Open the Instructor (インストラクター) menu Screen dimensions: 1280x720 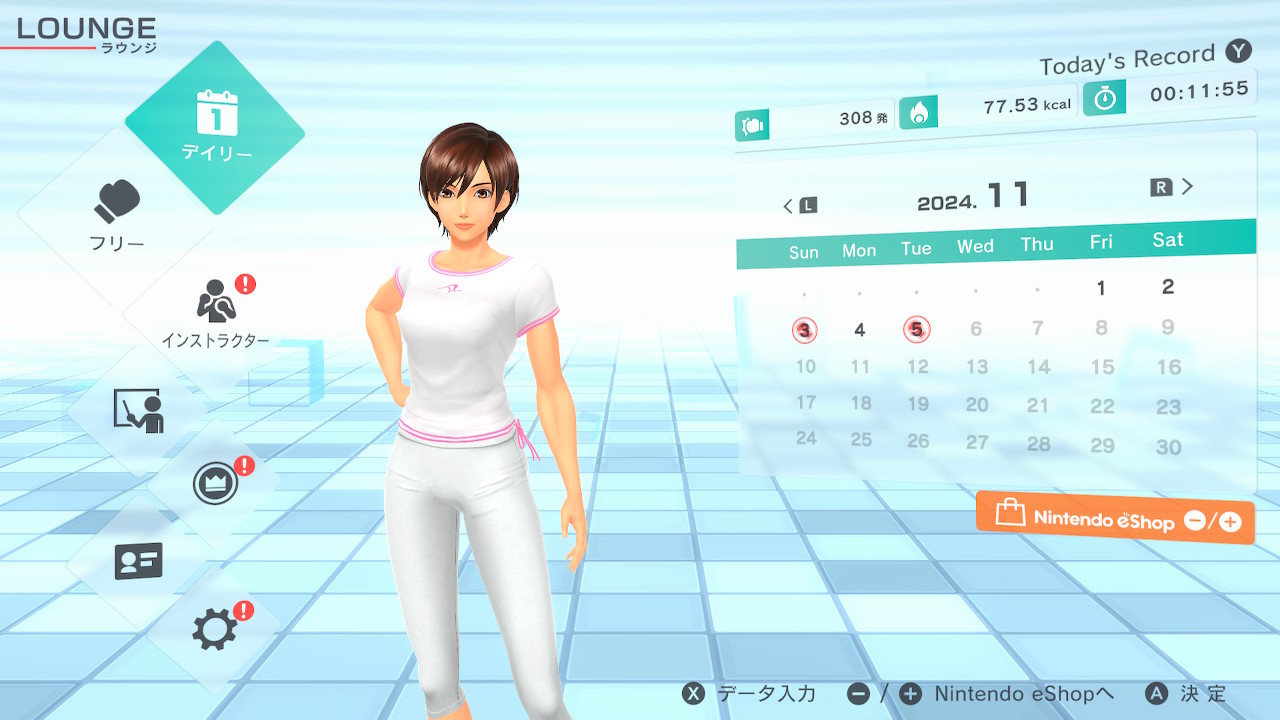tap(215, 310)
